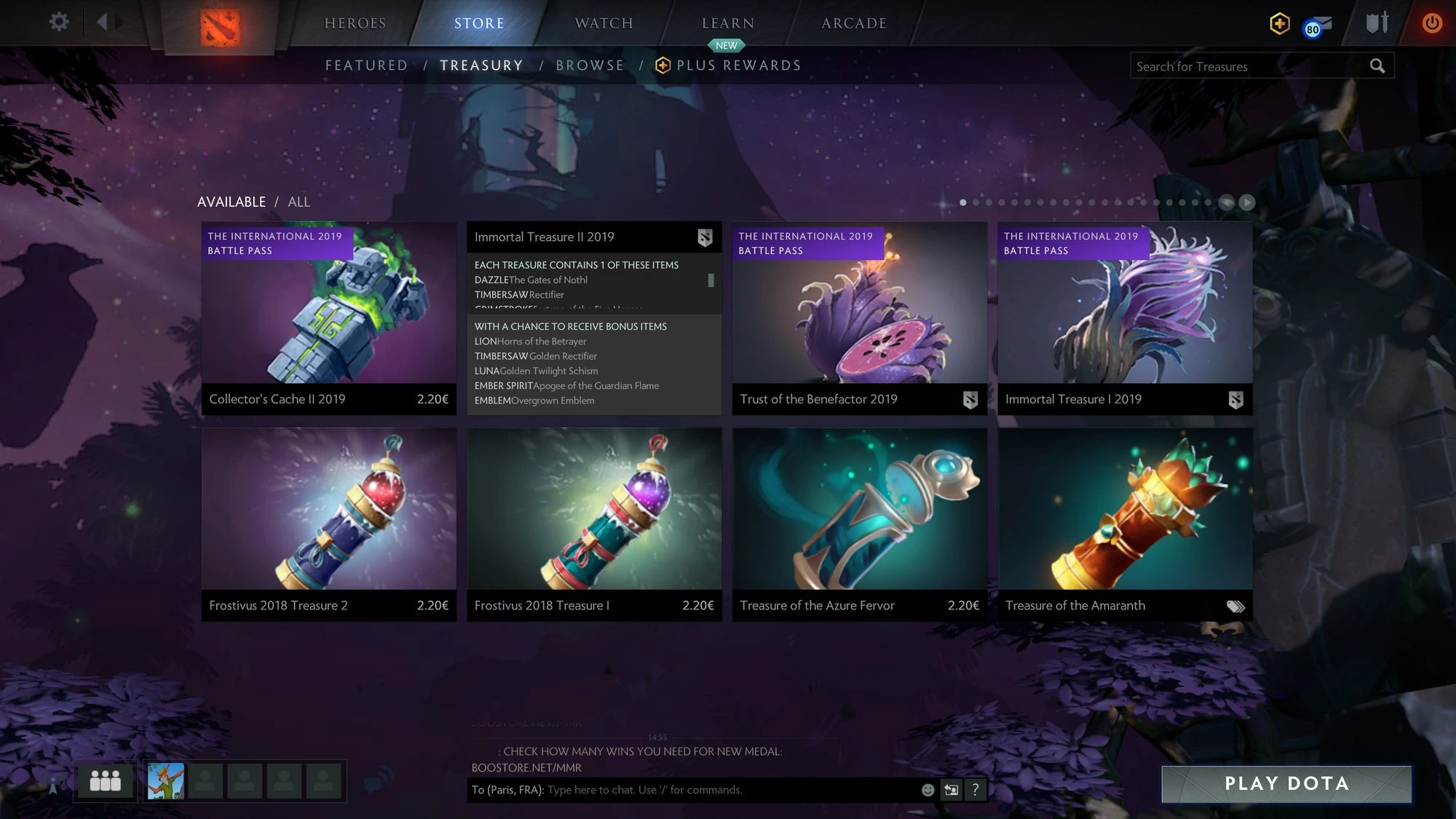Go to next treasure page arrow
1456x819 pixels.
pos(1247,202)
